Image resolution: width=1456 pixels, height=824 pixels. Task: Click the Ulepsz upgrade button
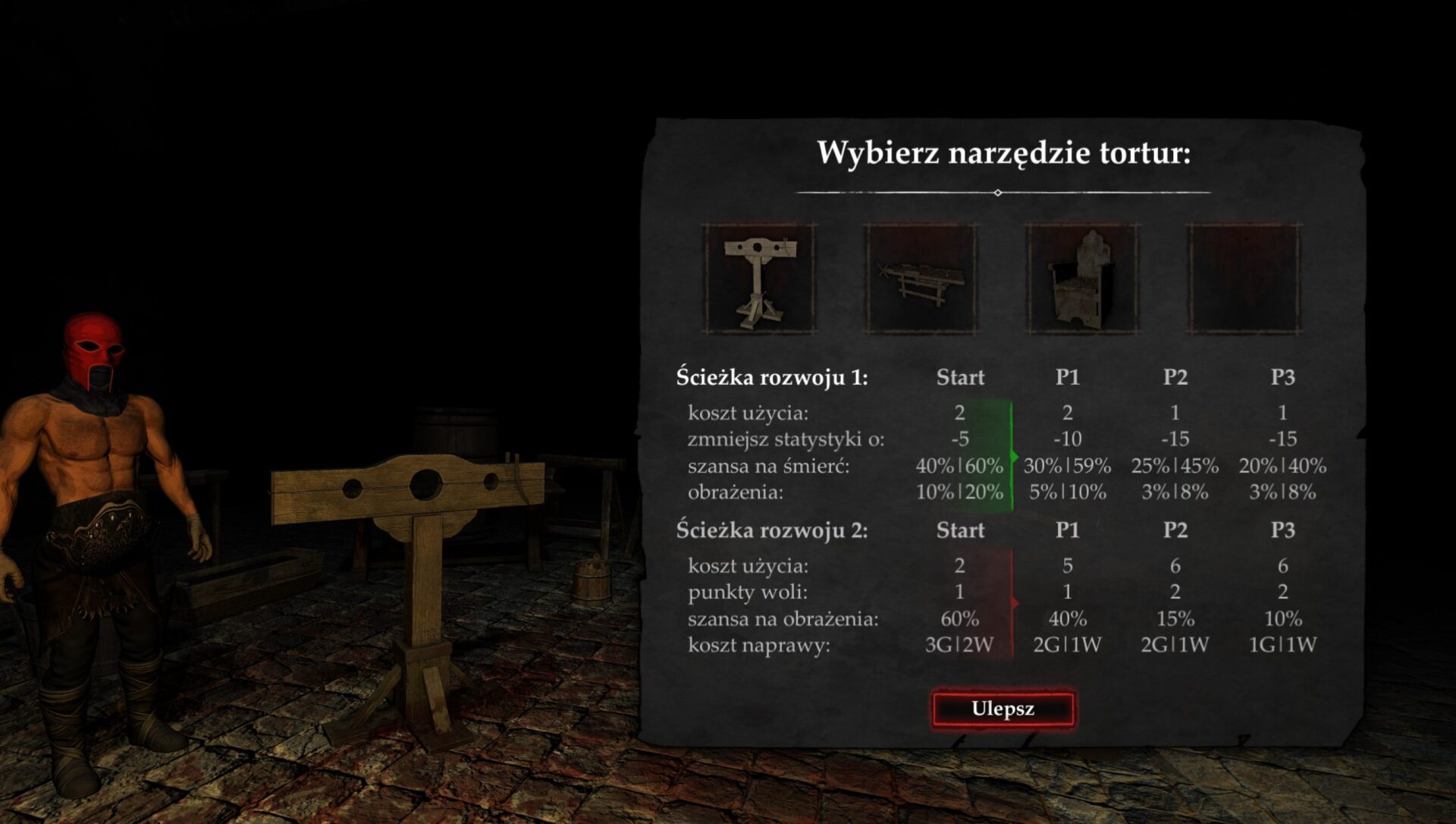[x=1003, y=709]
